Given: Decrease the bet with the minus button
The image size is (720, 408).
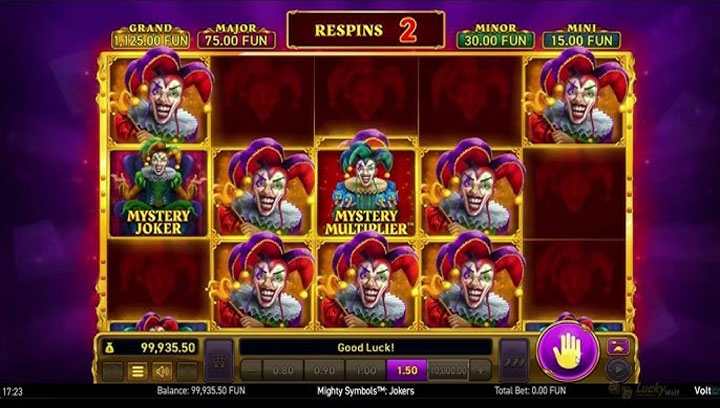Looking at the screenshot, I should [x=251, y=370].
